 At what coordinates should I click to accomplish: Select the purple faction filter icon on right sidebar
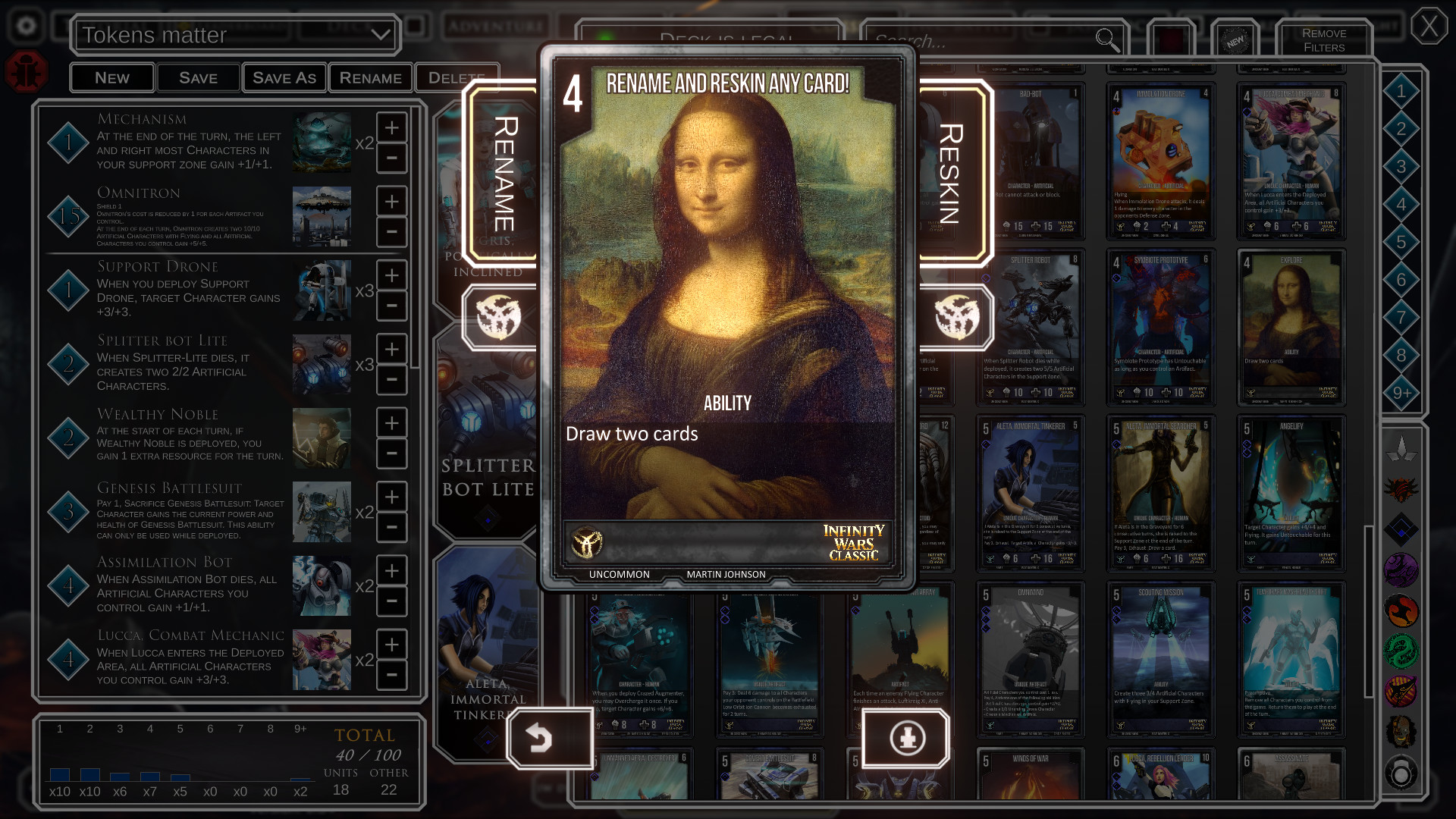(1401, 570)
